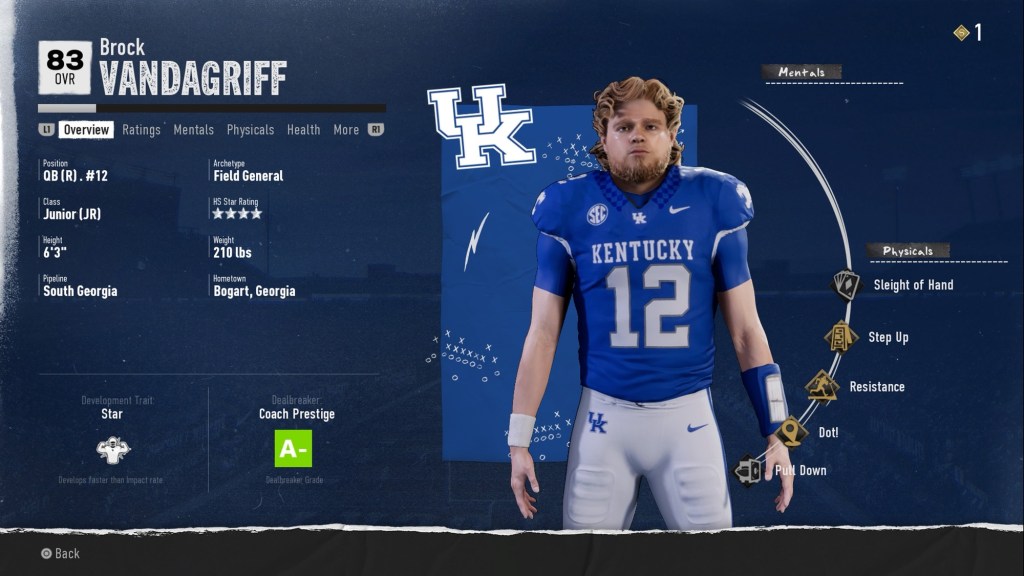Switch to the Ratings tab
This screenshot has height=576, width=1024.
point(141,130)
